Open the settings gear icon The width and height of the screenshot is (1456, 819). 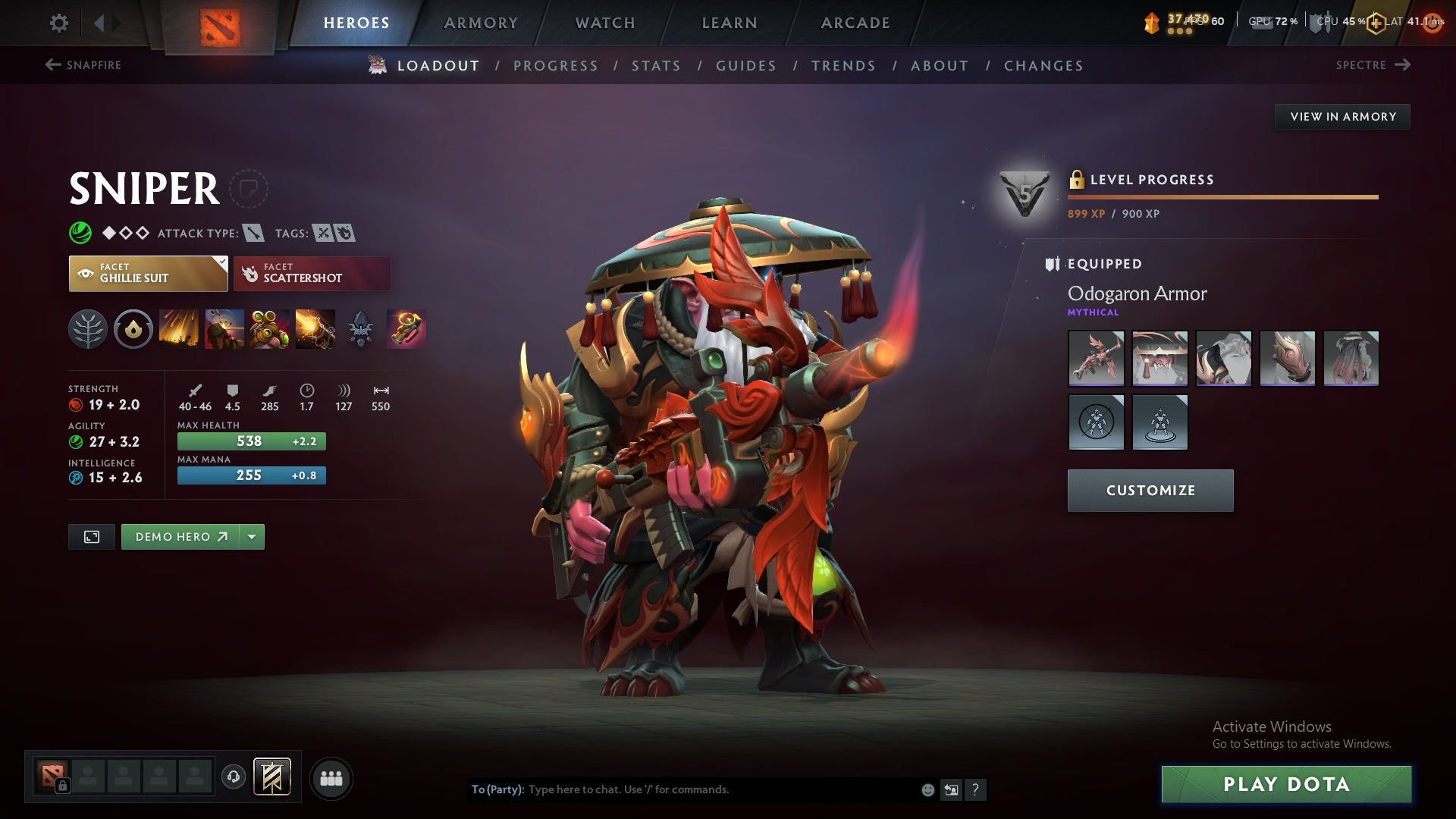[59, 23]
